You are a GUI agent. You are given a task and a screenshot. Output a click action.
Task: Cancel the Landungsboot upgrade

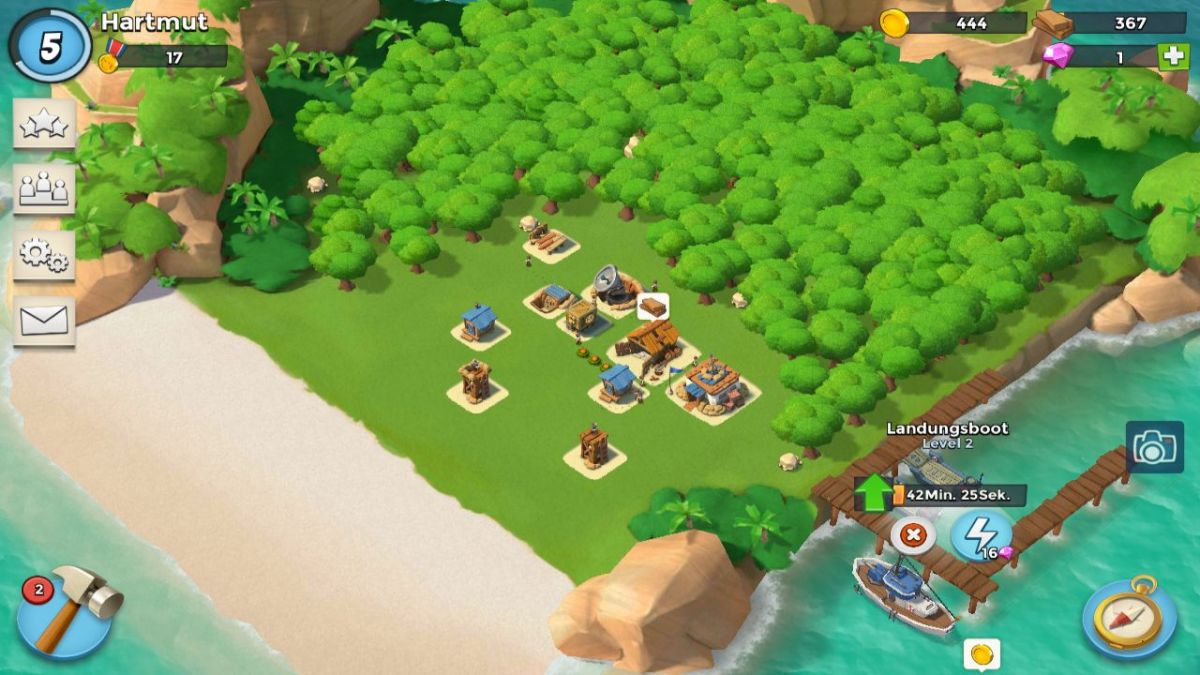point(912,535)
